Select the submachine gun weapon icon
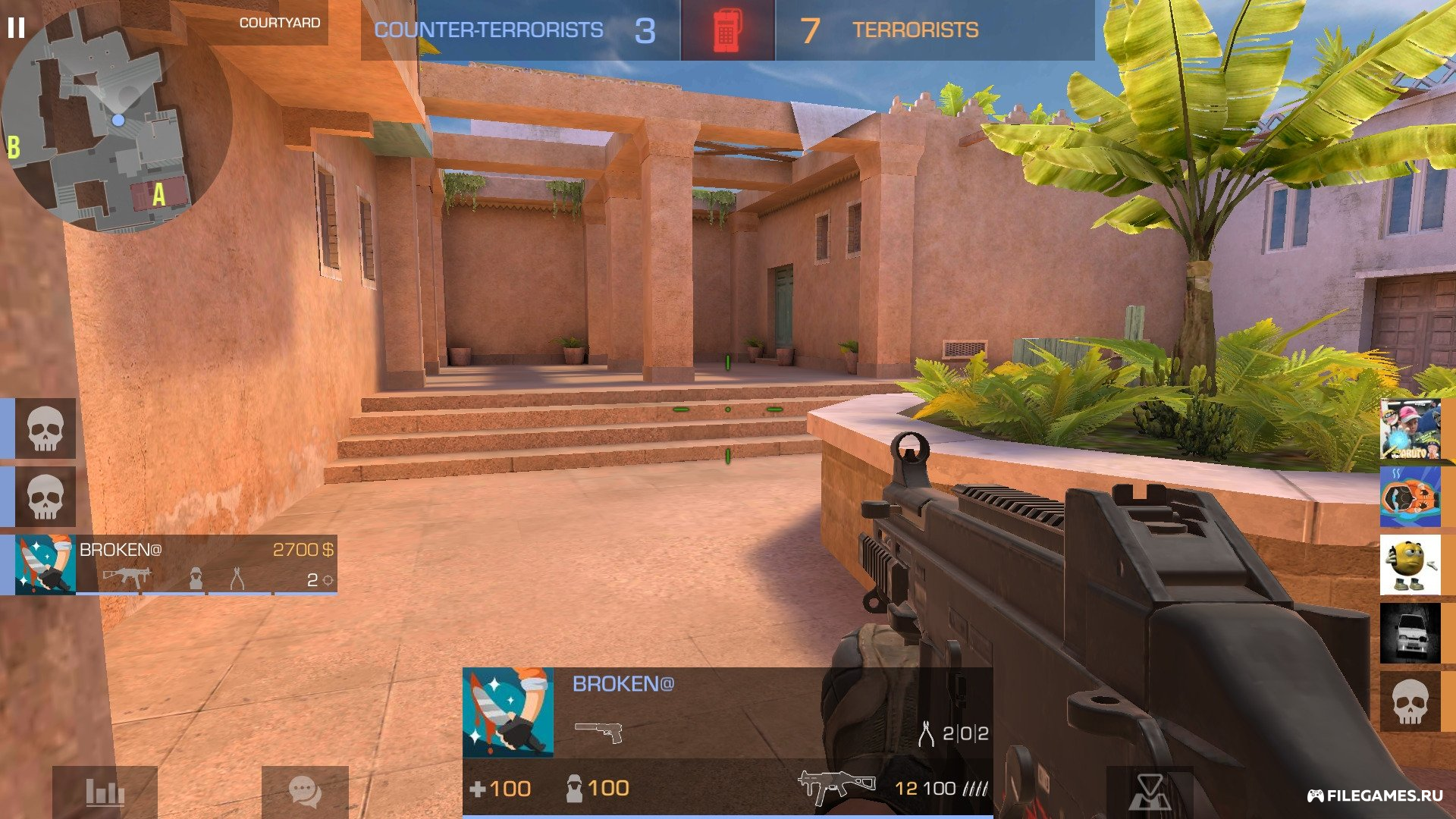Screen dimensions: 1456x819 [836, 787]
